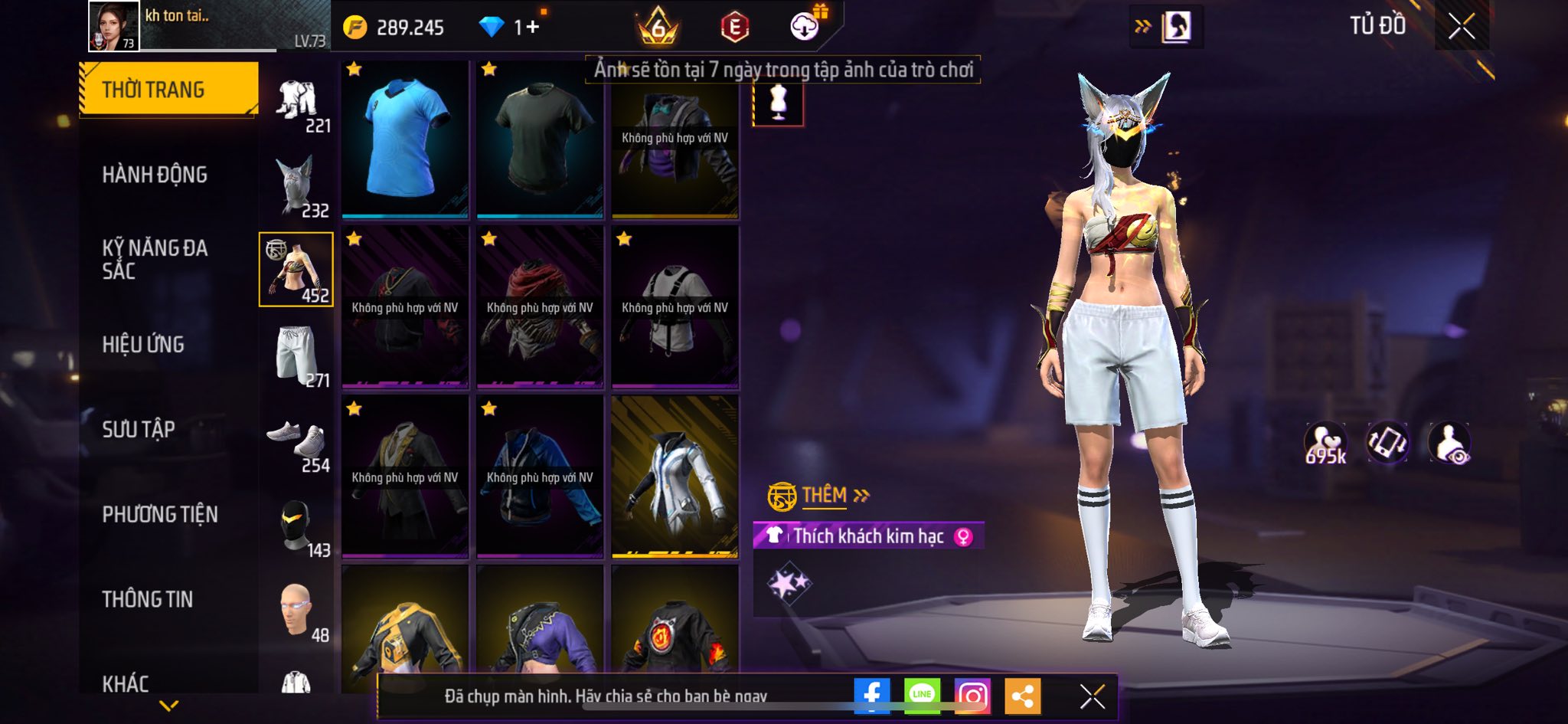Go to the HIỆU ỨNG section
Viewport: 1568px width, 724px height.
tap(143, 345)
